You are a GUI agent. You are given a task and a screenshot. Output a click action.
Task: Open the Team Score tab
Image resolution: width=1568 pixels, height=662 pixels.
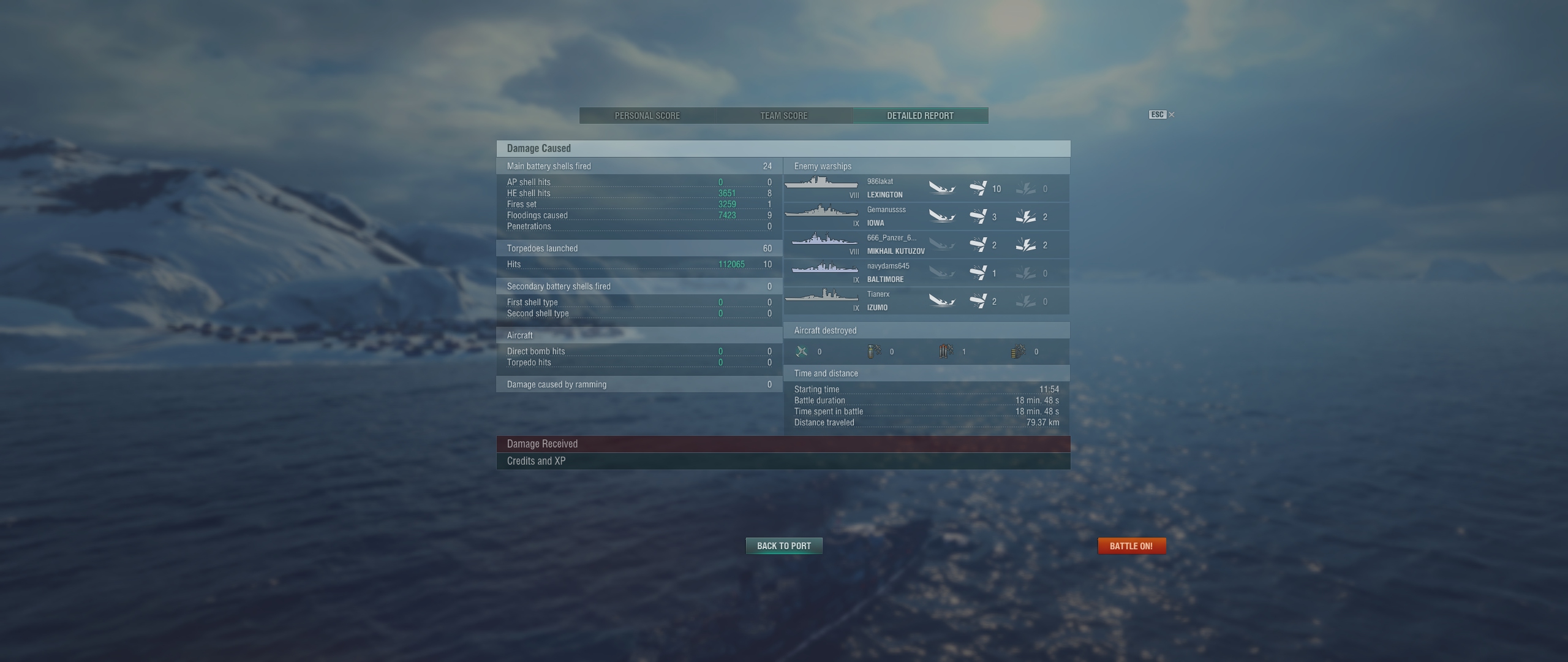tap(783, 115)
